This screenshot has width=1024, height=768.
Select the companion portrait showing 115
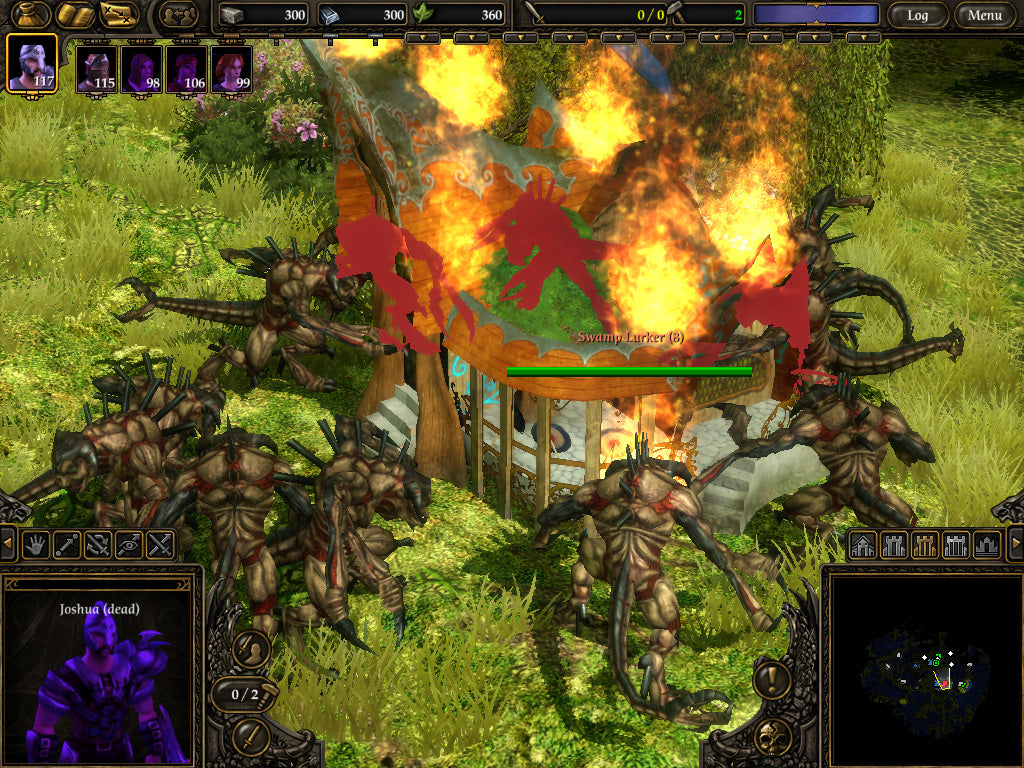98,71
